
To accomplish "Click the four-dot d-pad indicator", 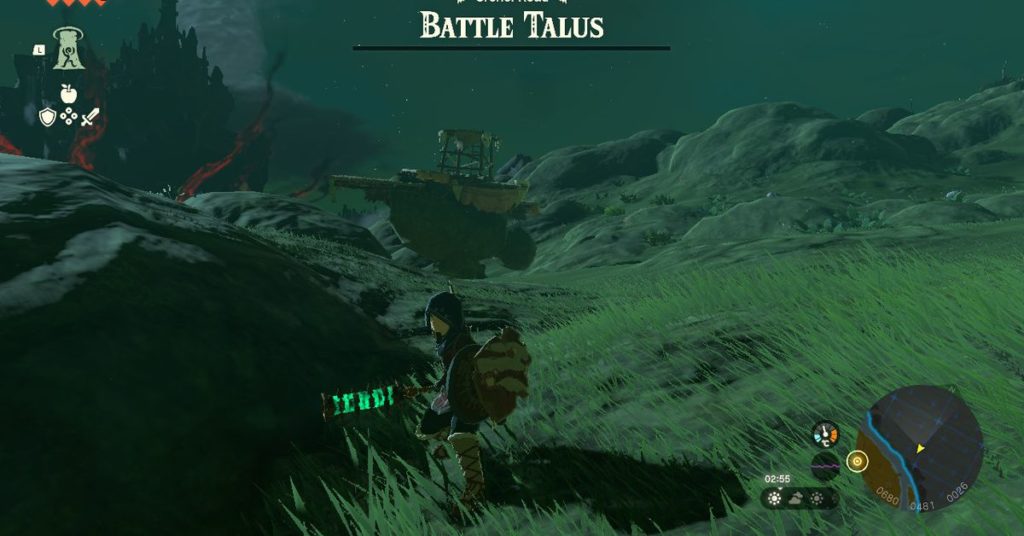I will tap(68, 117).
